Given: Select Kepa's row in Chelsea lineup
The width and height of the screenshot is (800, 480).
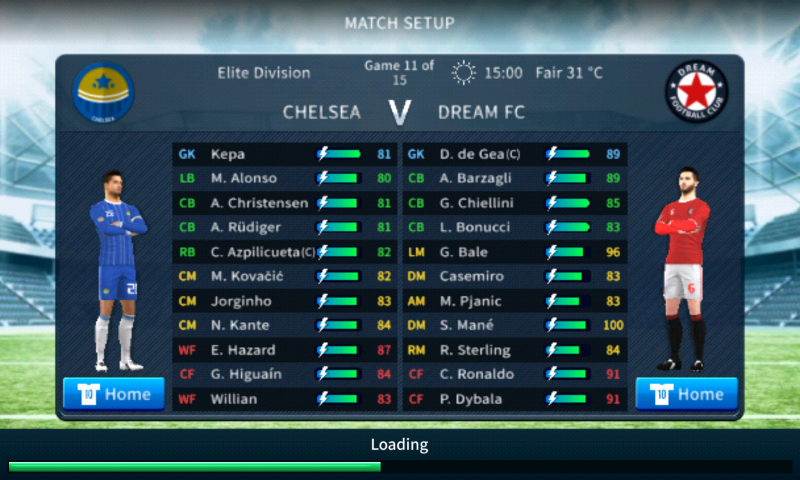Looking at the screenshot, I should click(285, 155).
